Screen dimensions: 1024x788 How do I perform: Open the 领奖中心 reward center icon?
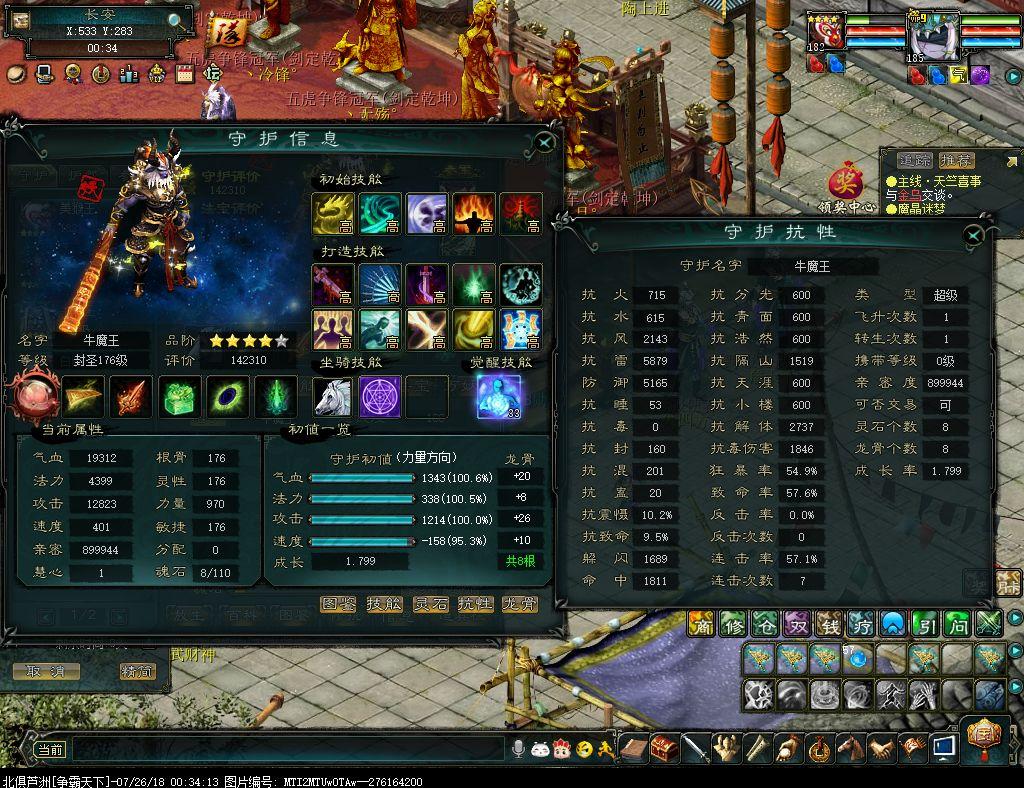tap(846, 186)
